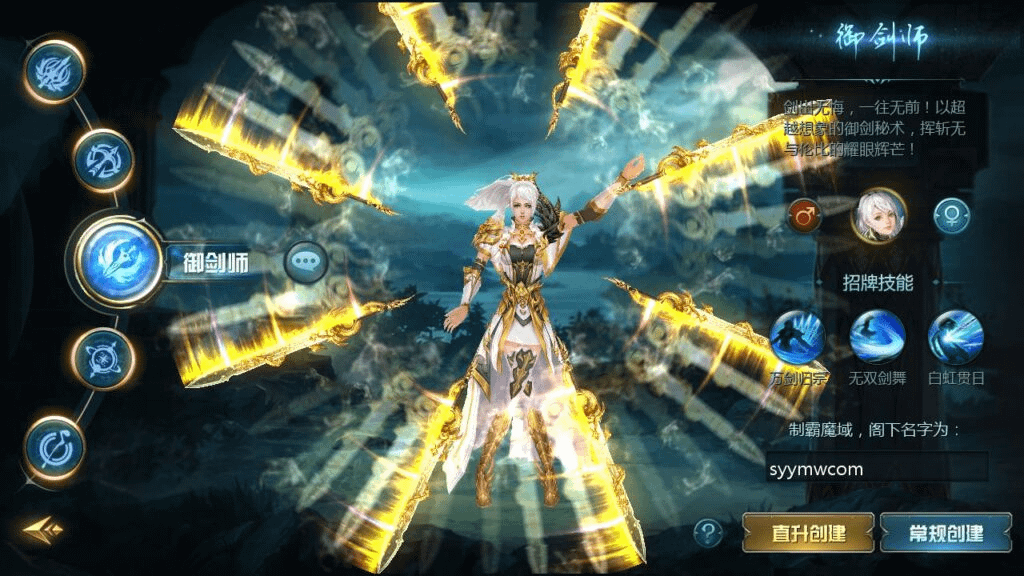This screenshot has height=576, width=1024.
Task: Choose 直升创建 to create with level boost
Action: pos(808,533)
